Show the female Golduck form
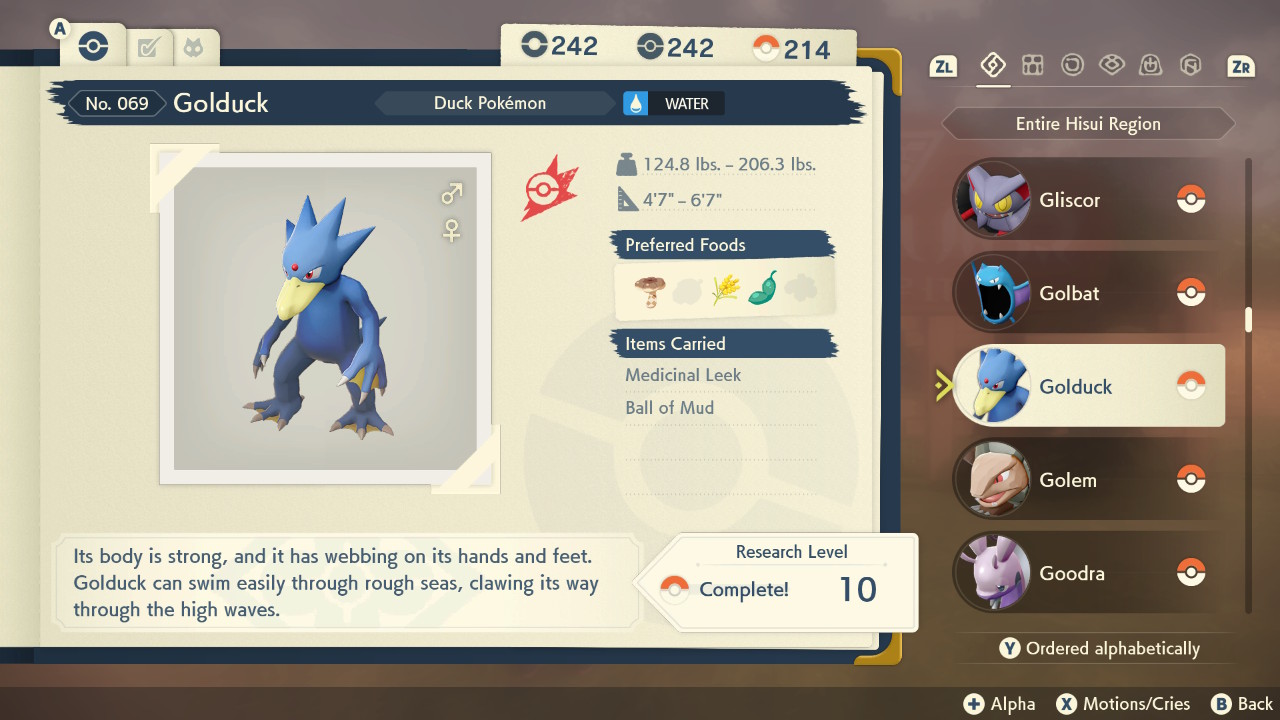 pyautogui.click(x=452, y=231)
